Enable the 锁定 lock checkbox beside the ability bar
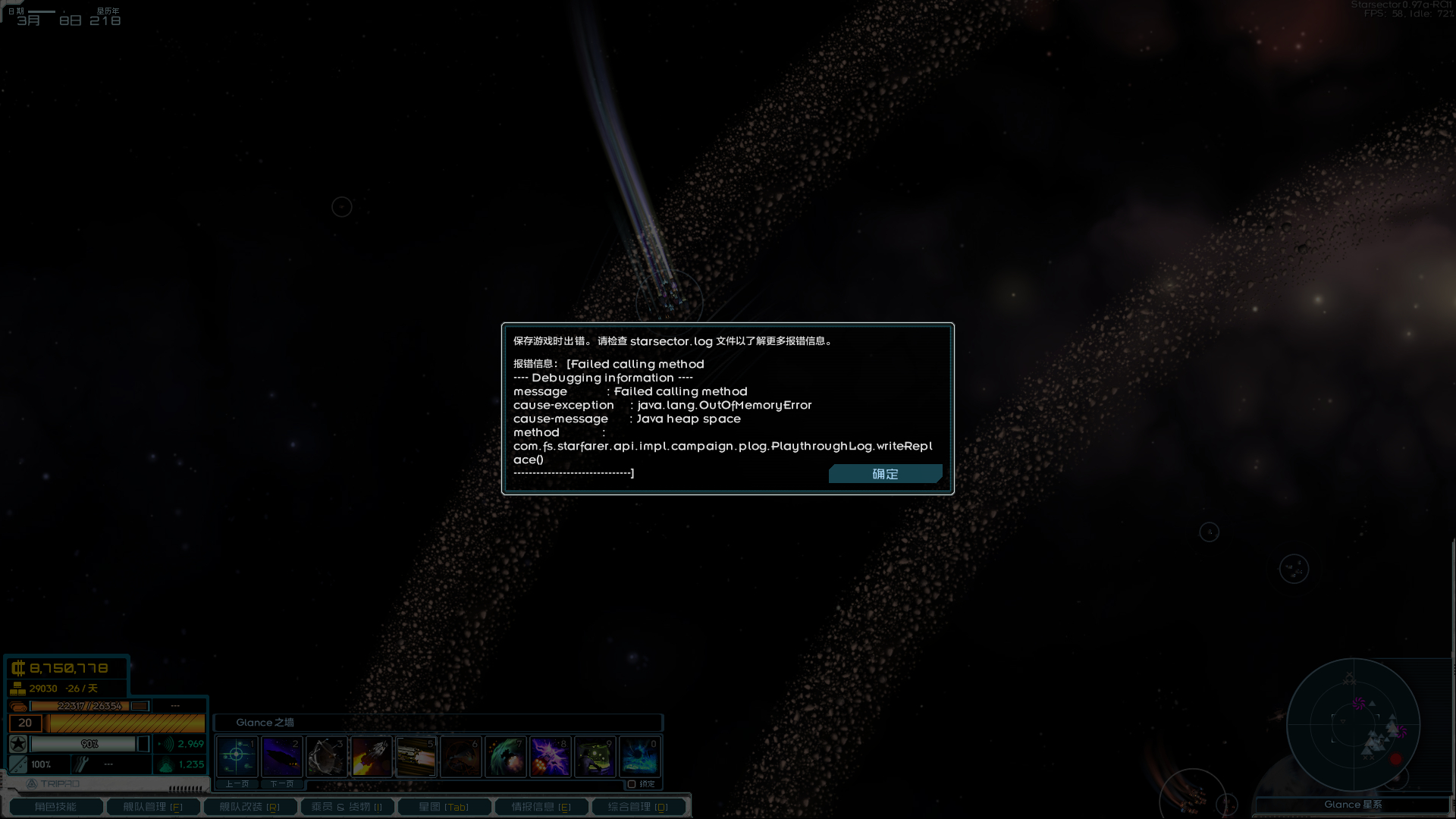This screenshot has width=1456, height=819. [x=632, y=783]
